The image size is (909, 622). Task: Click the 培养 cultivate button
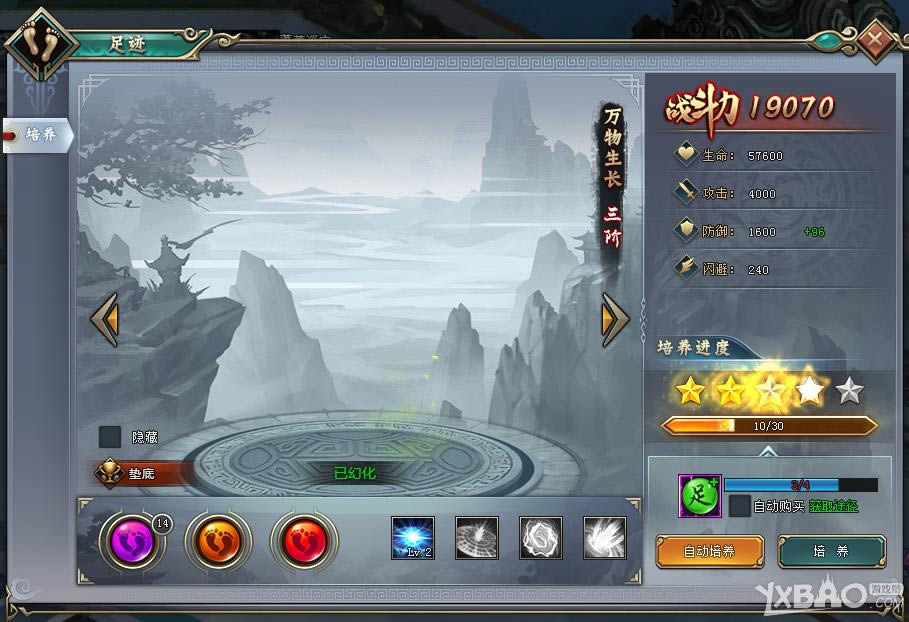click(x=832, y=551)
